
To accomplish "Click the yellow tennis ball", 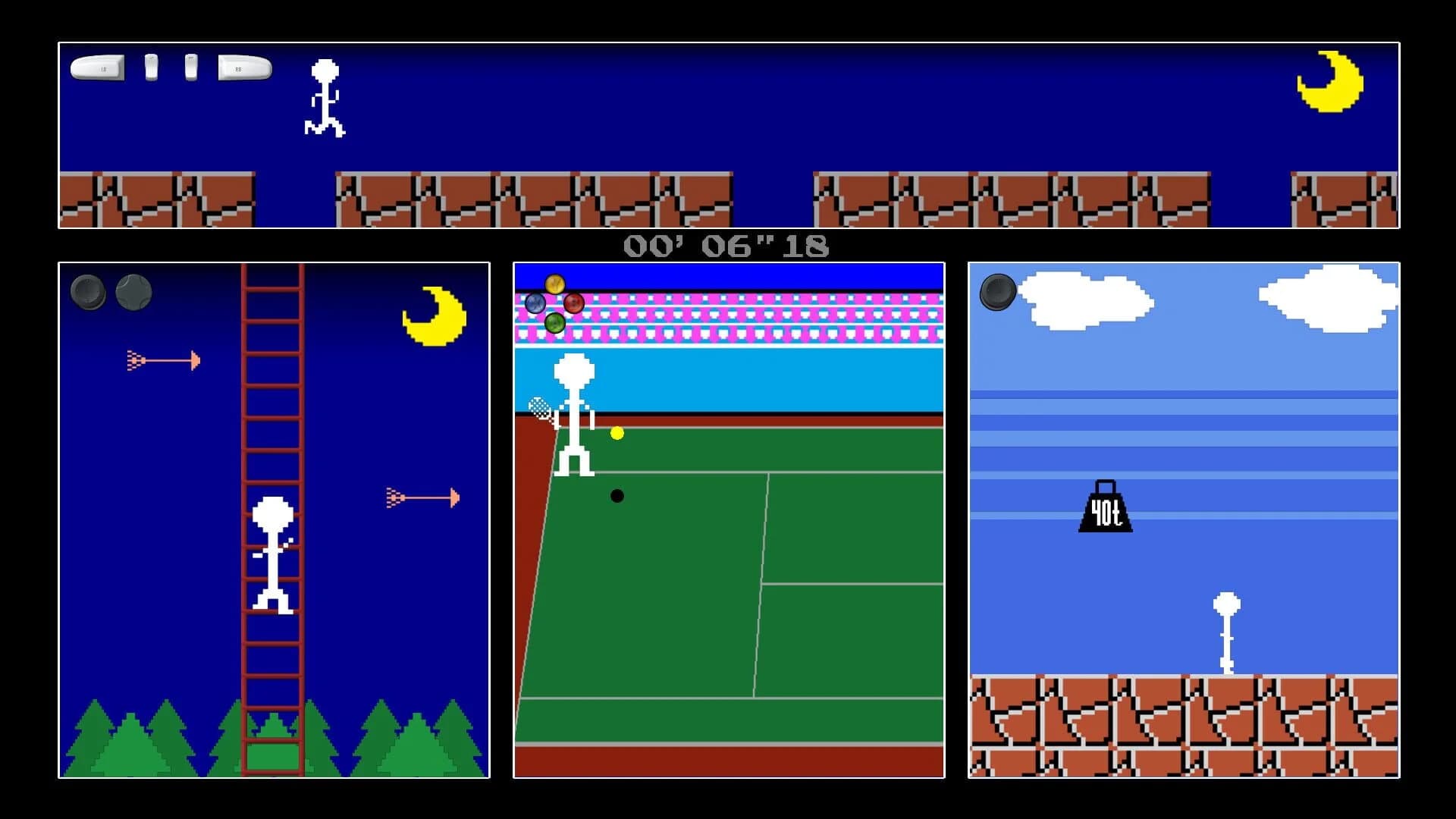I will [x=617, y=435].
